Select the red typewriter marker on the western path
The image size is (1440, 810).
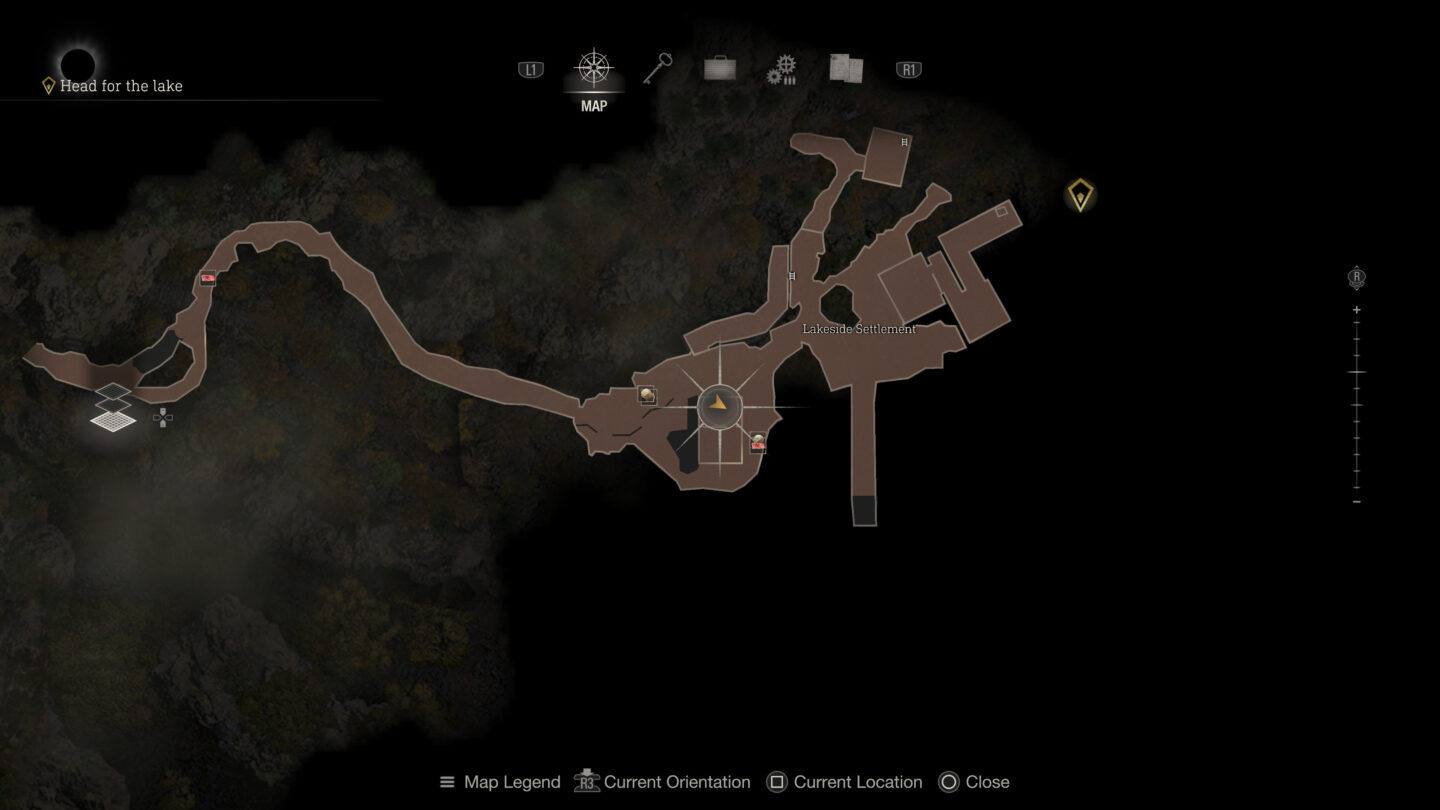pos(207,277)
